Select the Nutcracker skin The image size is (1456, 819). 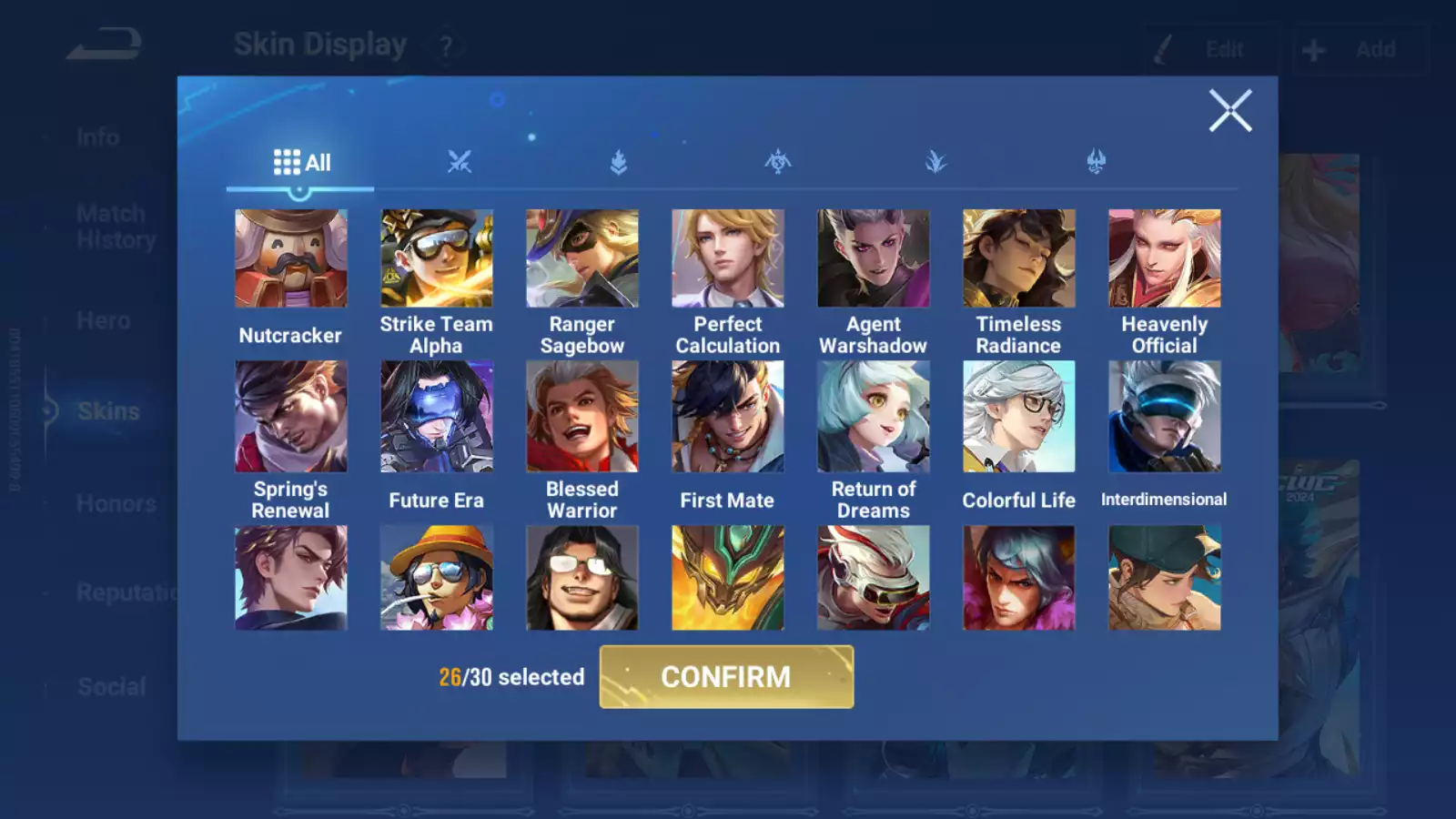tap(291, 258)
